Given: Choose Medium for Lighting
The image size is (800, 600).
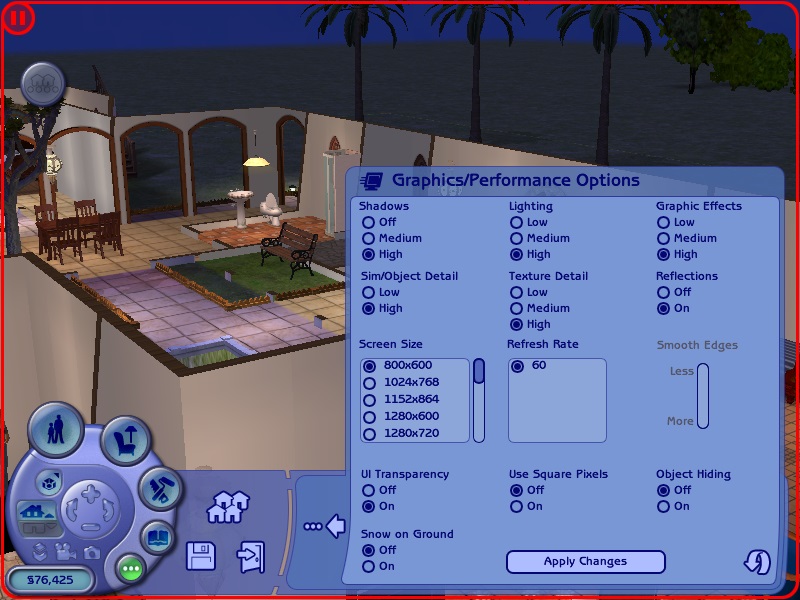Looking at the screenshot, I should [x=517, y=239].
